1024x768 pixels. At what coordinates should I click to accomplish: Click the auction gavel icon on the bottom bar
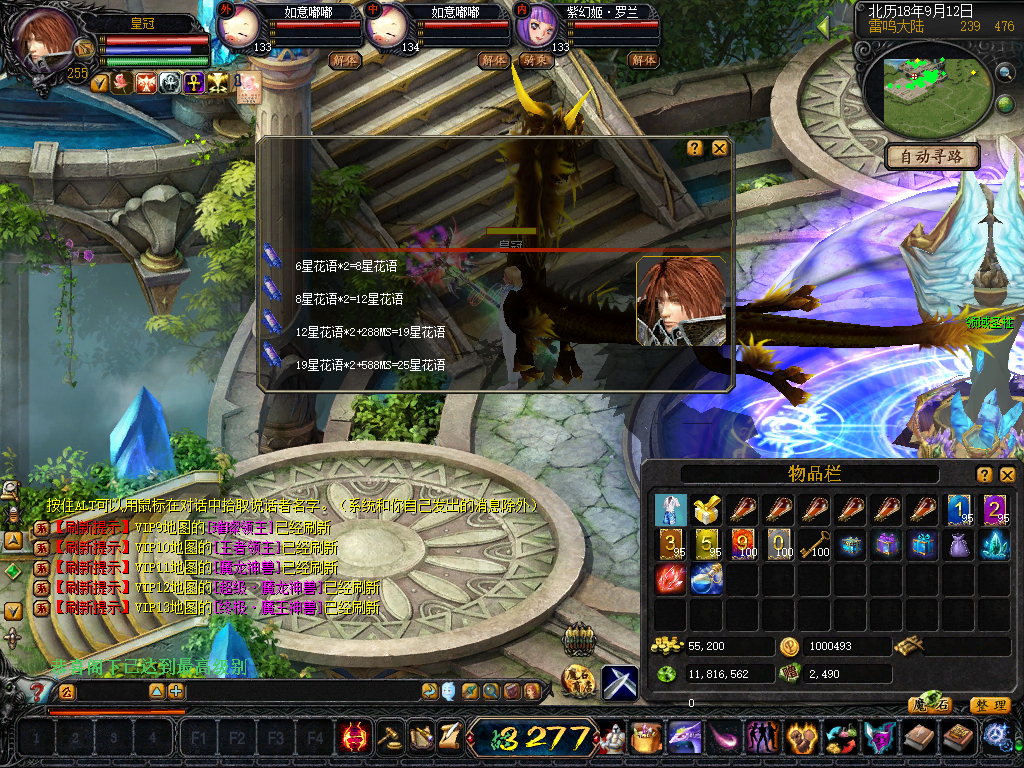coord(389,738)
